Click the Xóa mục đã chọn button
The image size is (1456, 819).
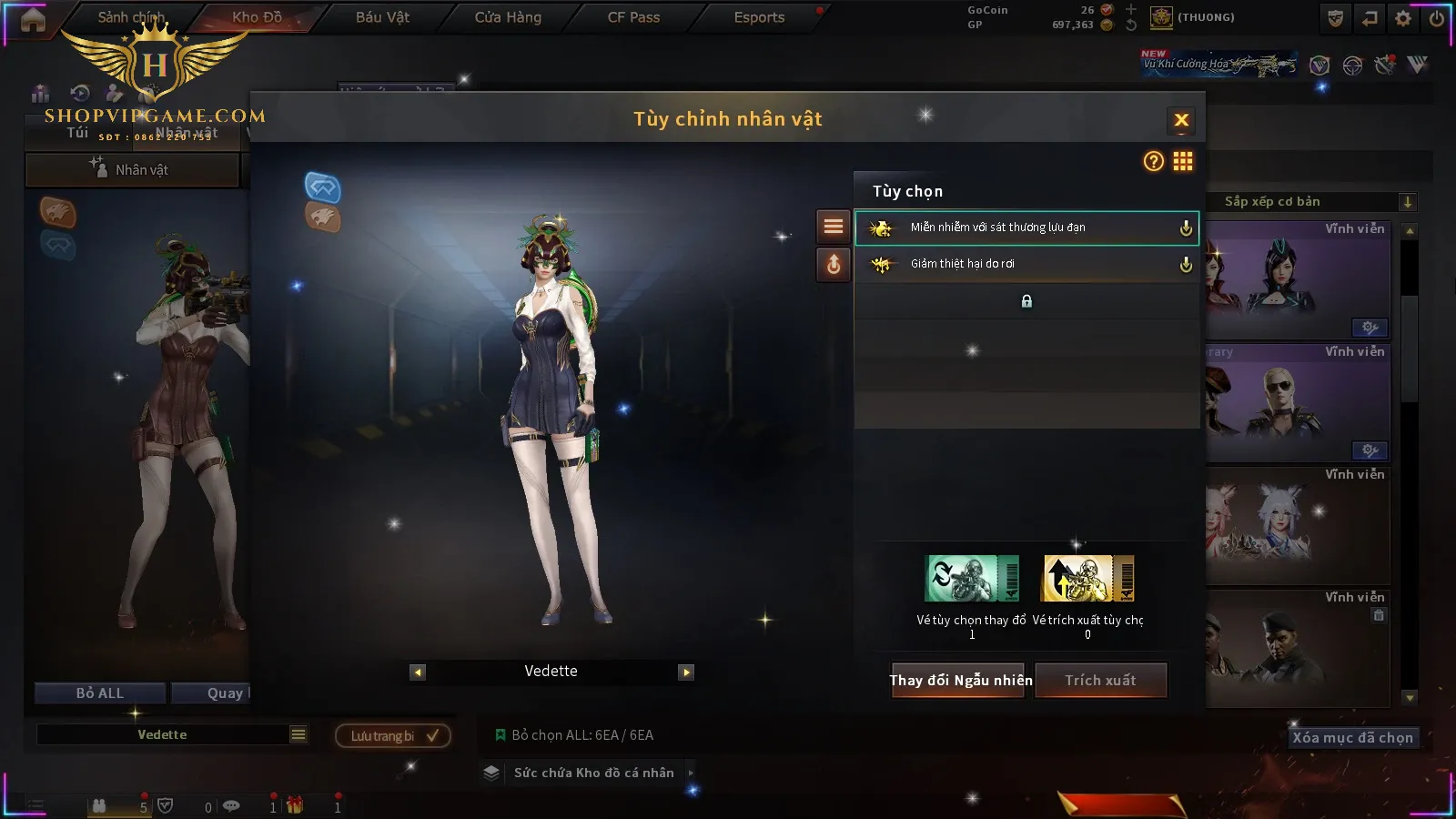[1352, 738]
